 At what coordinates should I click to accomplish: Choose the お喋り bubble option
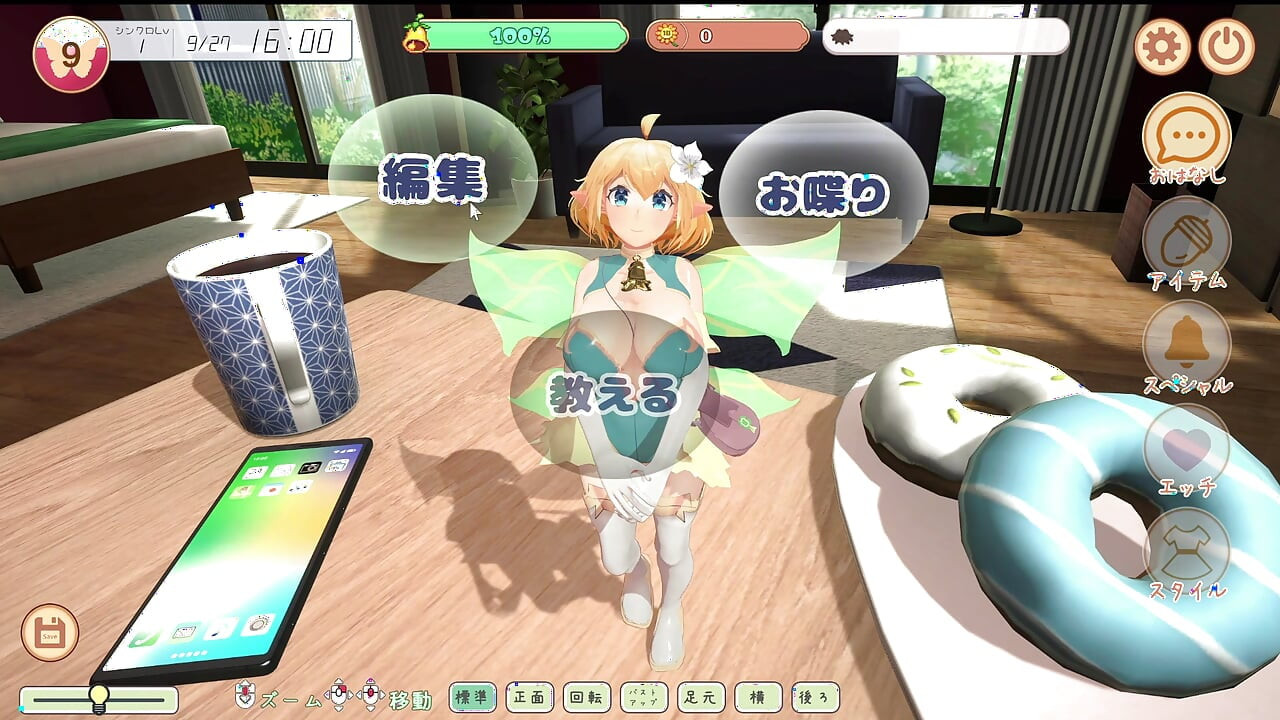point(822,194)
